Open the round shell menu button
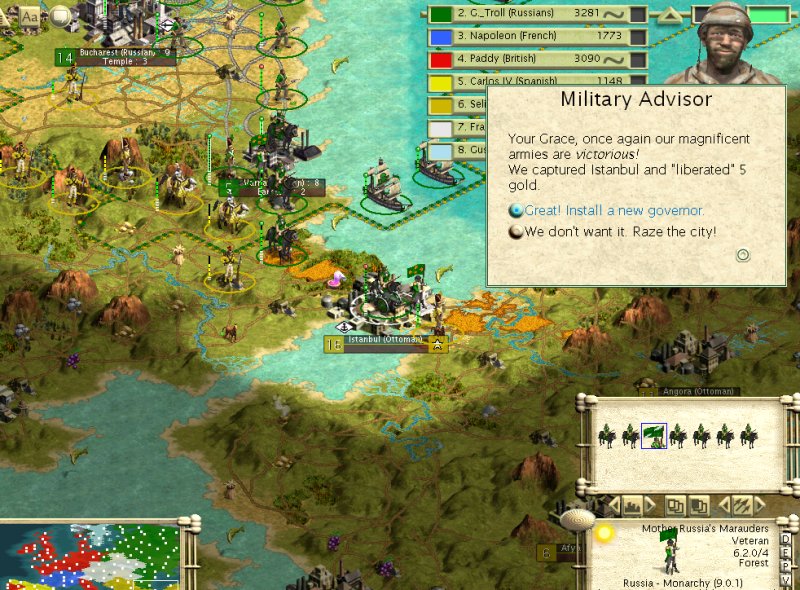This screenshot has height=590, width=800. 577,521
